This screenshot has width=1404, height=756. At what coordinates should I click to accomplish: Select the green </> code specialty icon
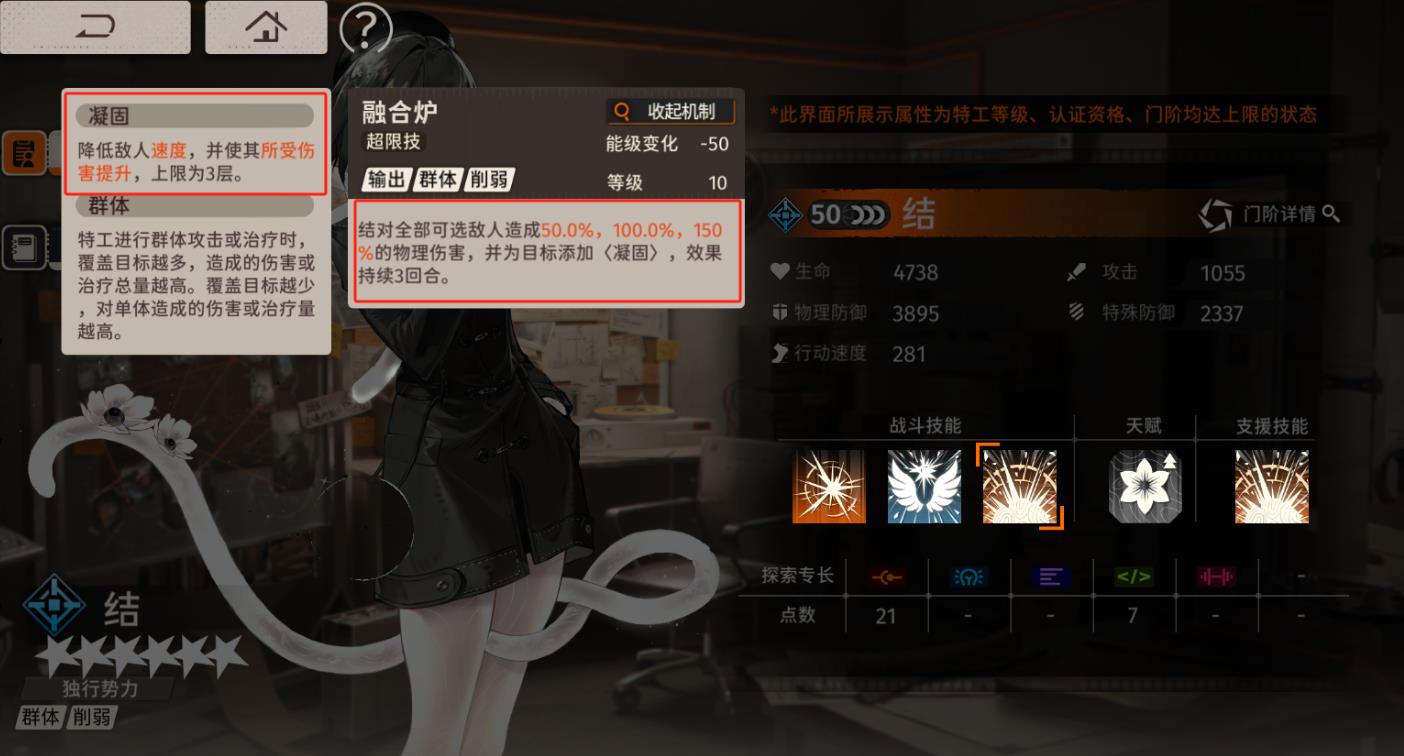pos(1132,576)
